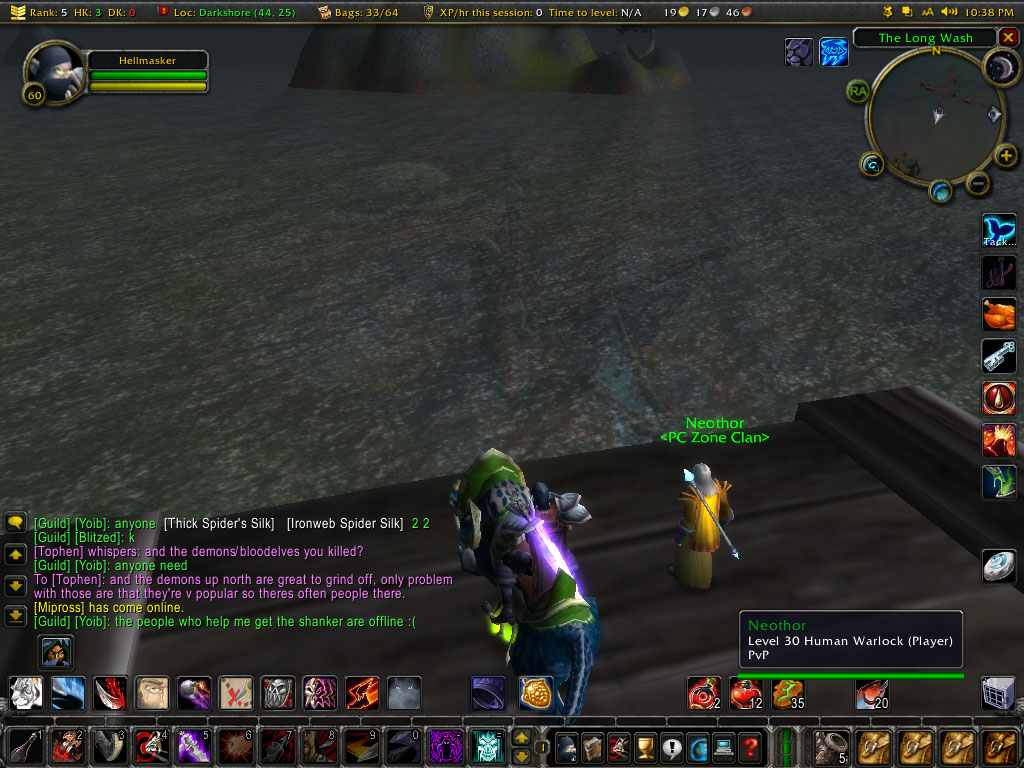This screenshot has height=768, width=1024.
Task: Use the skeleton key item icon
Action: pyautogui.click(x=999, y=356)
